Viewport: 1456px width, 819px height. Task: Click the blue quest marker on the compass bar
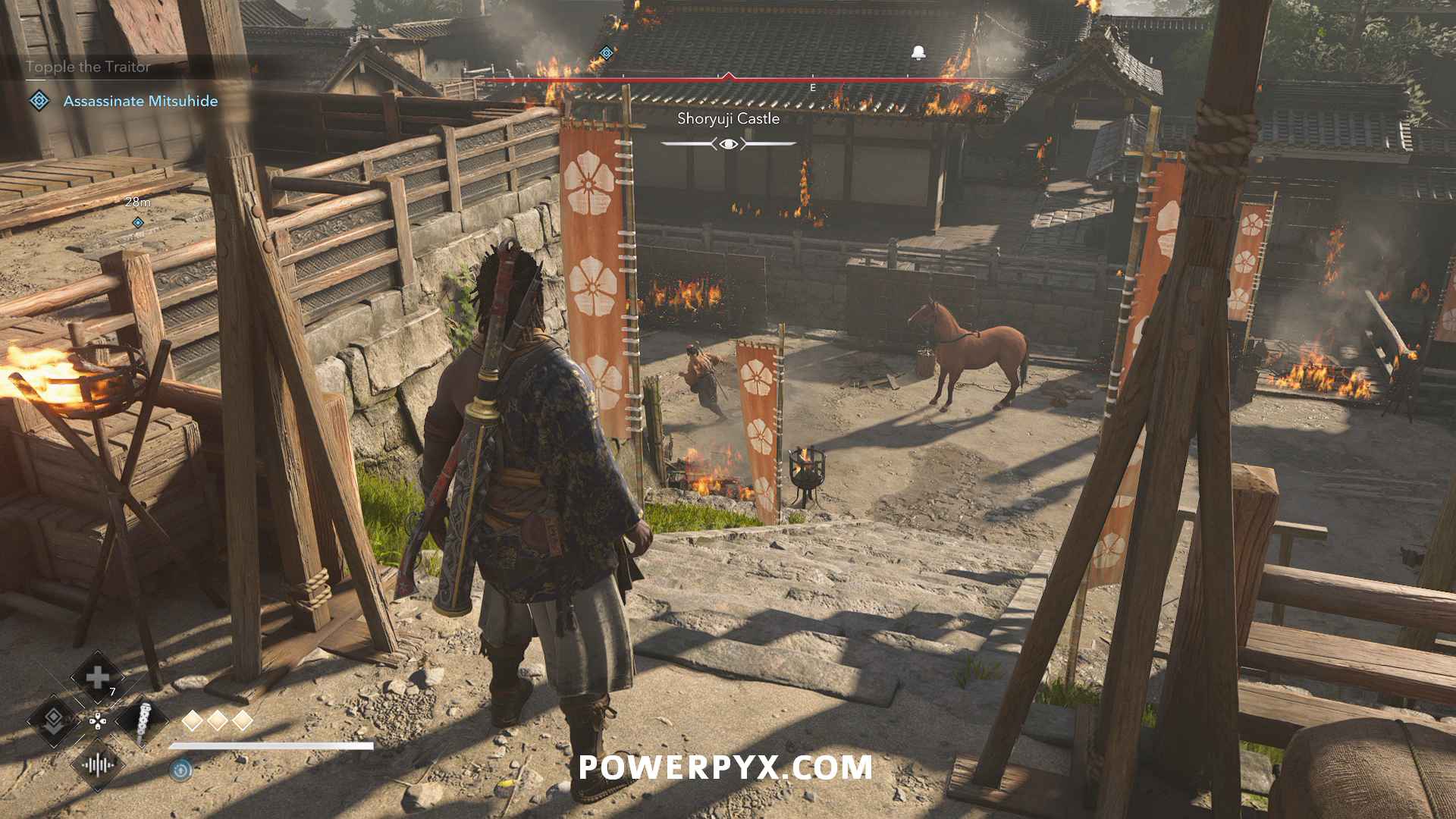pos(606,52)
